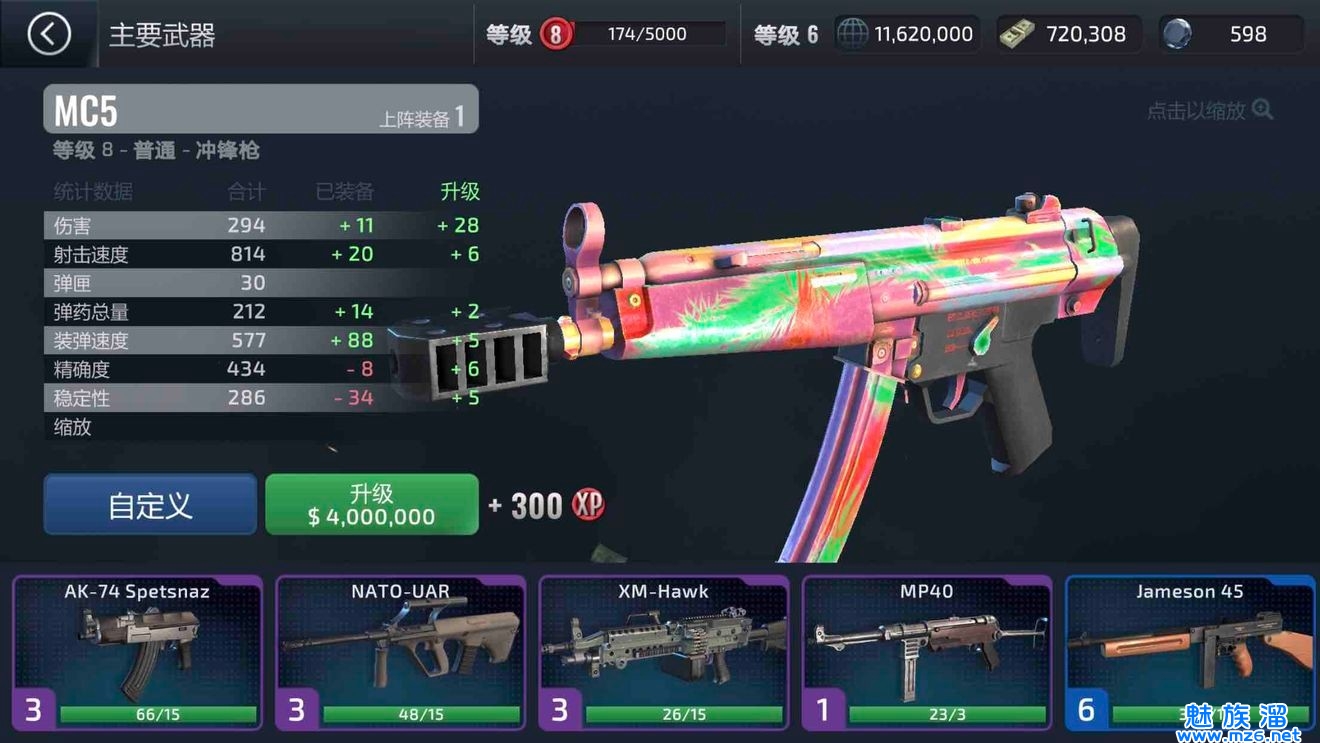This screenshot has height=743, width=1320.
Task: Select the AK-74 Spetsnaz weapon card
Action: pyautogui.click(x=137, y=651)
